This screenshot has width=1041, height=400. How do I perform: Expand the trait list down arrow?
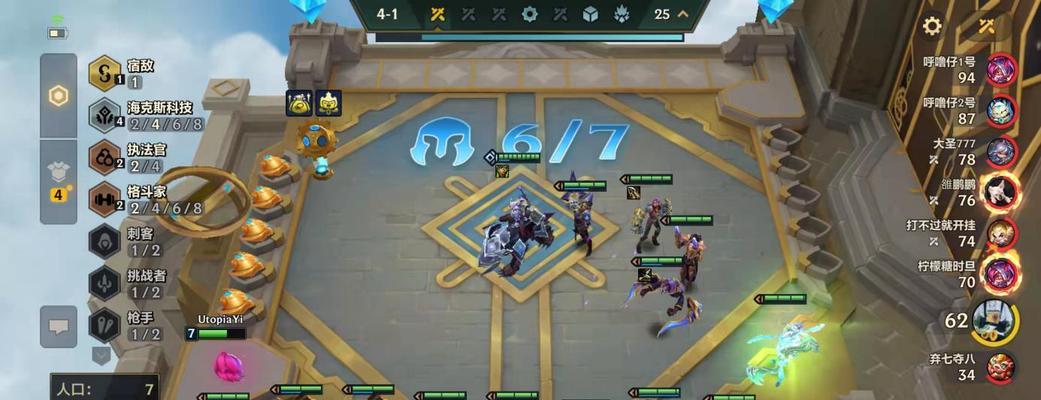click(x=101, y=354)
